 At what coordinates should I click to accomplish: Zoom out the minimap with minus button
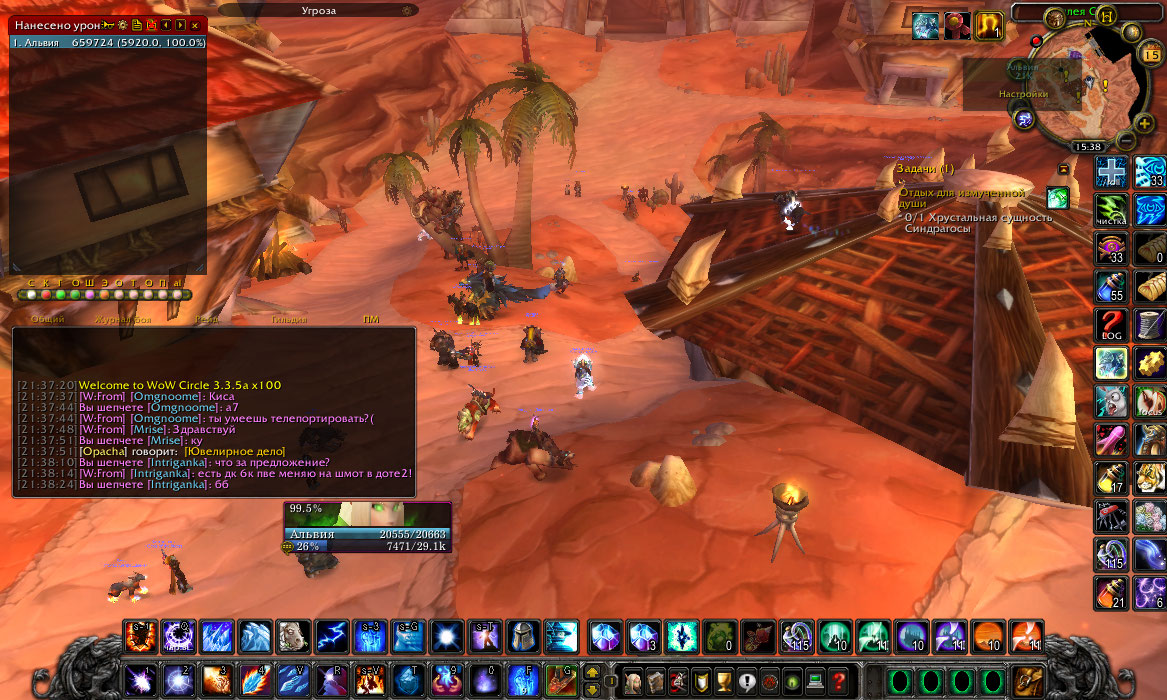pos(1125,139)
